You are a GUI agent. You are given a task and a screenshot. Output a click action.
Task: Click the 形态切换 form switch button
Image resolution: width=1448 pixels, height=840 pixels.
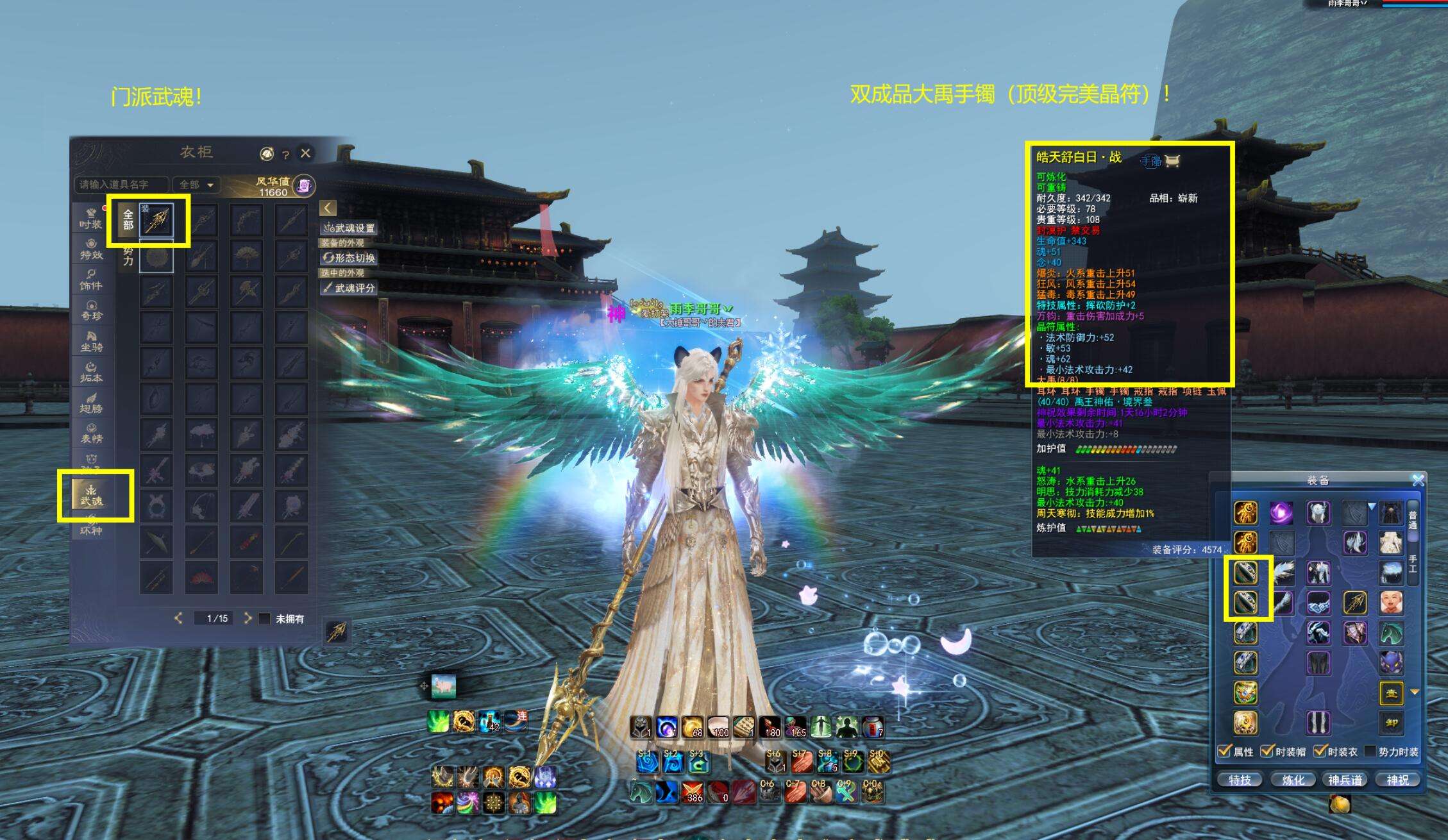[349, 258]
